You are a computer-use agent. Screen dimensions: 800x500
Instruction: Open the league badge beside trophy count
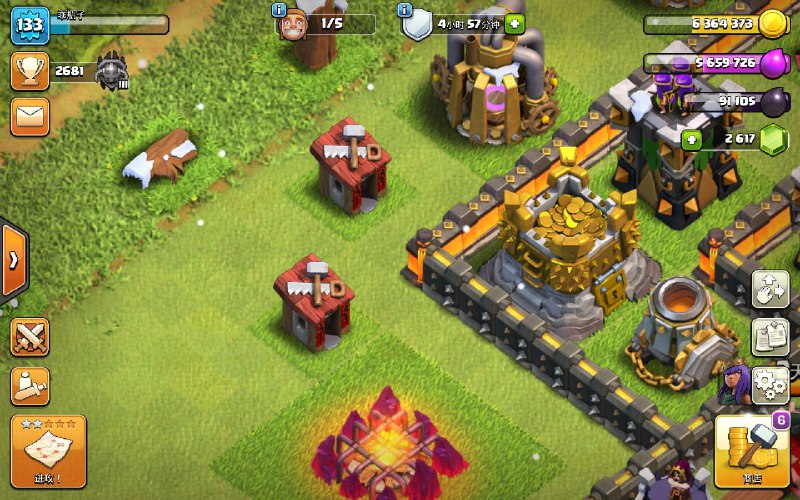(x=112, y=71)
